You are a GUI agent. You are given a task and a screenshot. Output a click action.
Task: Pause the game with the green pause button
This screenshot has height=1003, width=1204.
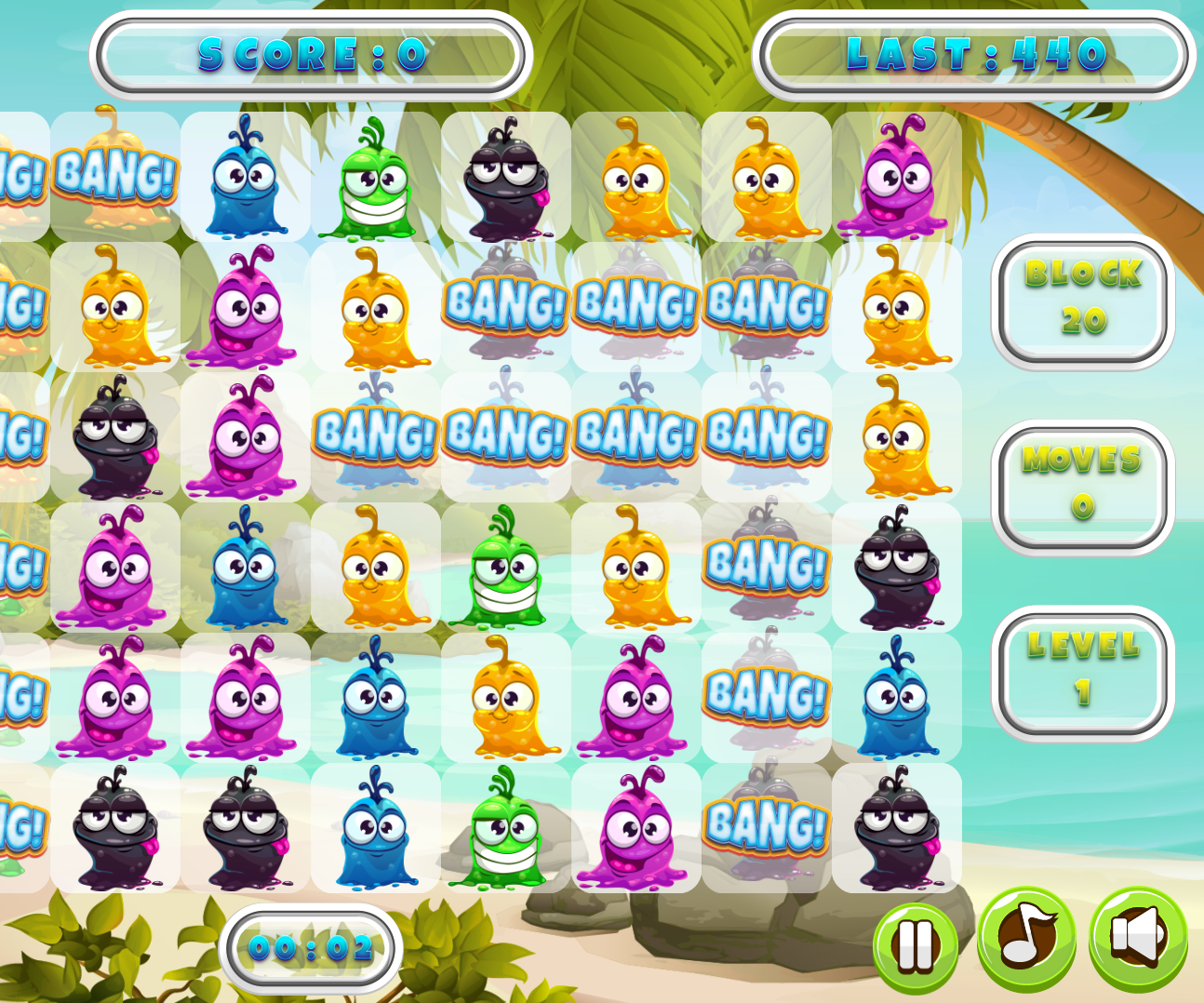[x=916, y=947]
